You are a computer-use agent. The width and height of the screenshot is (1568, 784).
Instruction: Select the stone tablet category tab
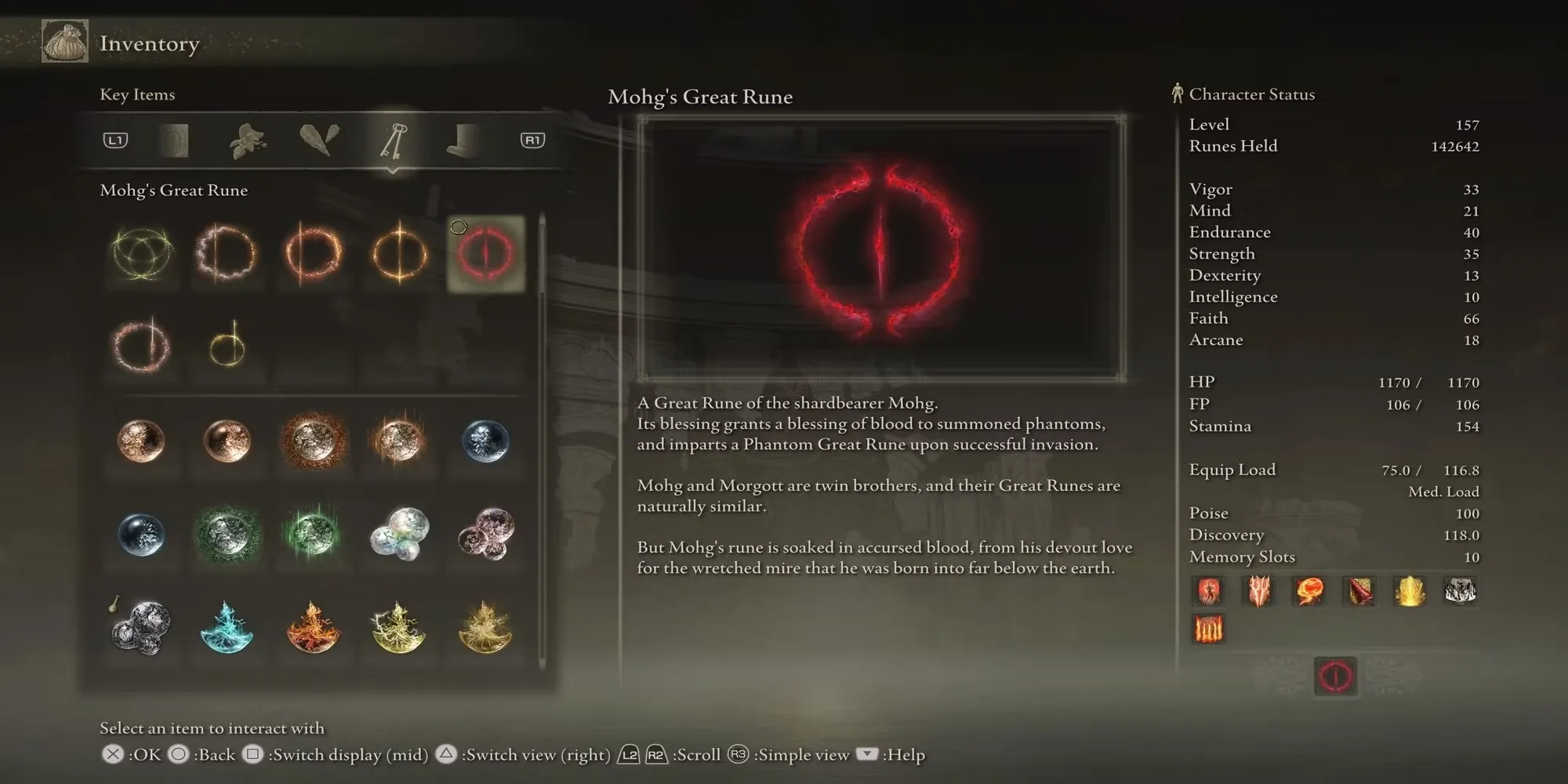[x=174, y=141]
